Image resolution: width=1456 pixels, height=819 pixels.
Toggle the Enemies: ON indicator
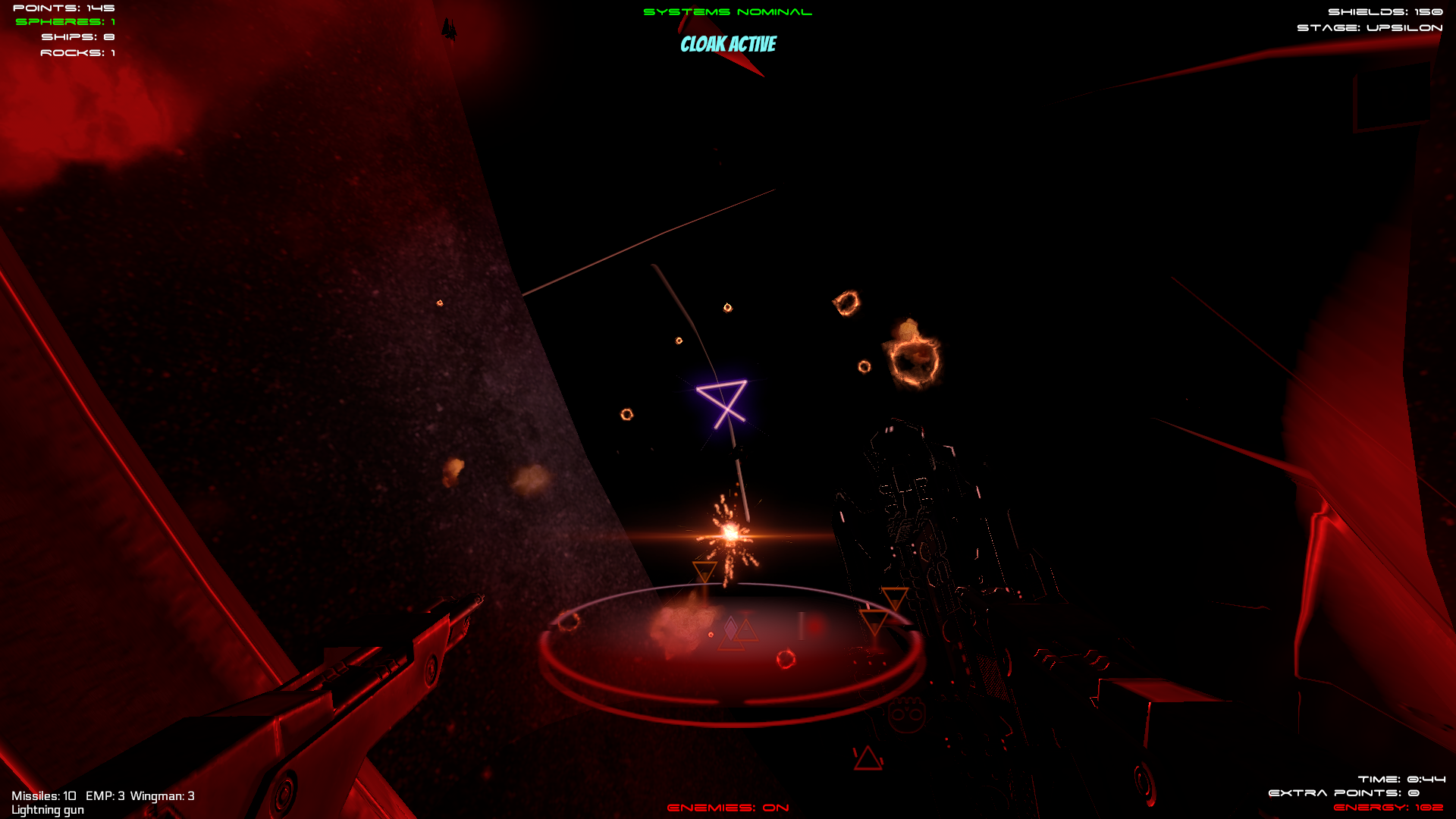(x=728, y=808)
